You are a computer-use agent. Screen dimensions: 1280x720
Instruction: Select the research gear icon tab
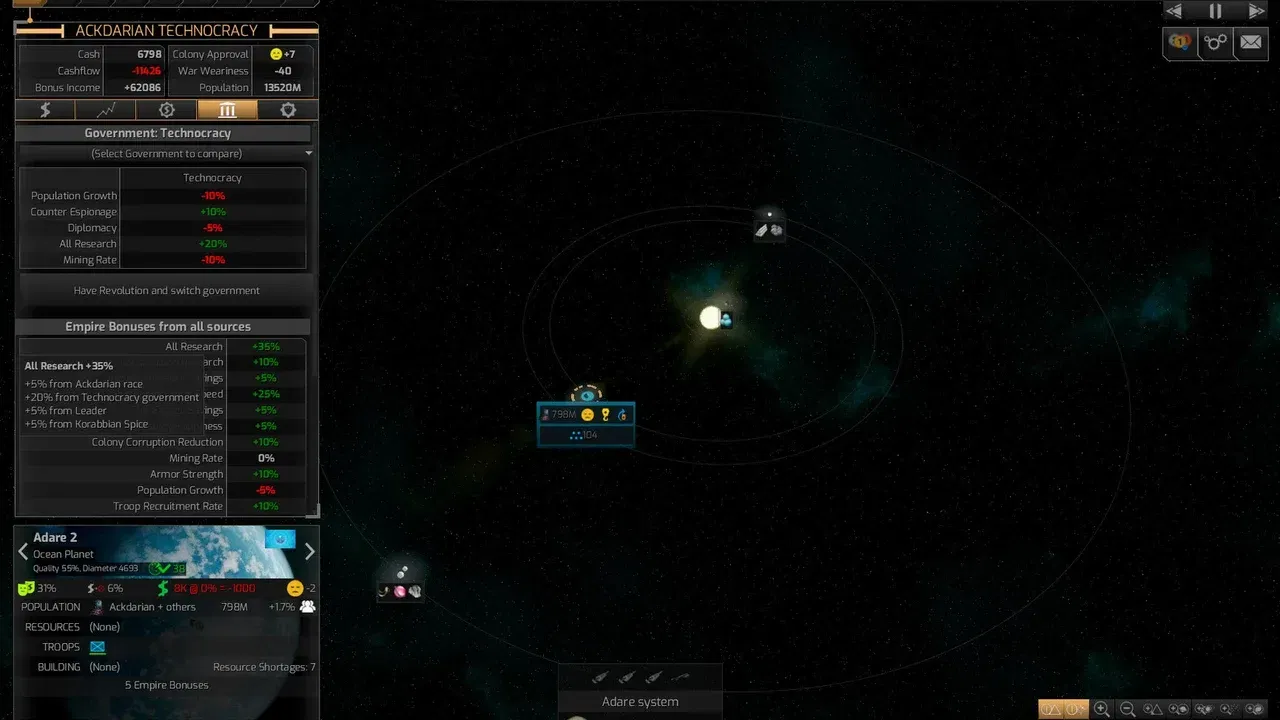(166, 110)
